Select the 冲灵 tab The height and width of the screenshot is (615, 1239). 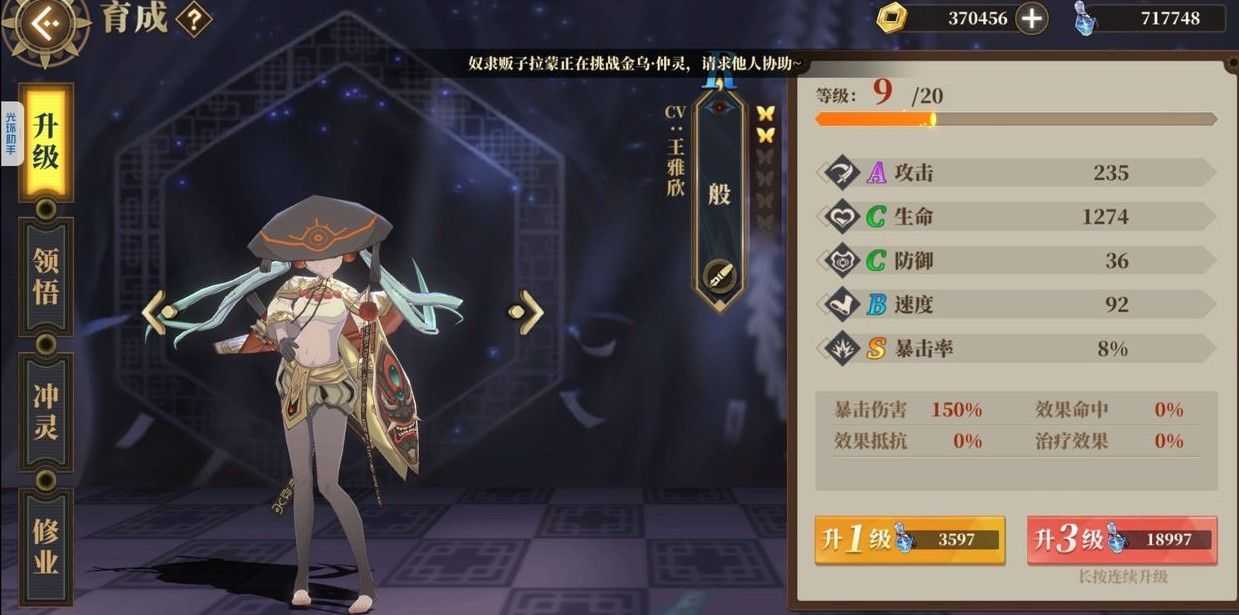click(x=46, y=411)
